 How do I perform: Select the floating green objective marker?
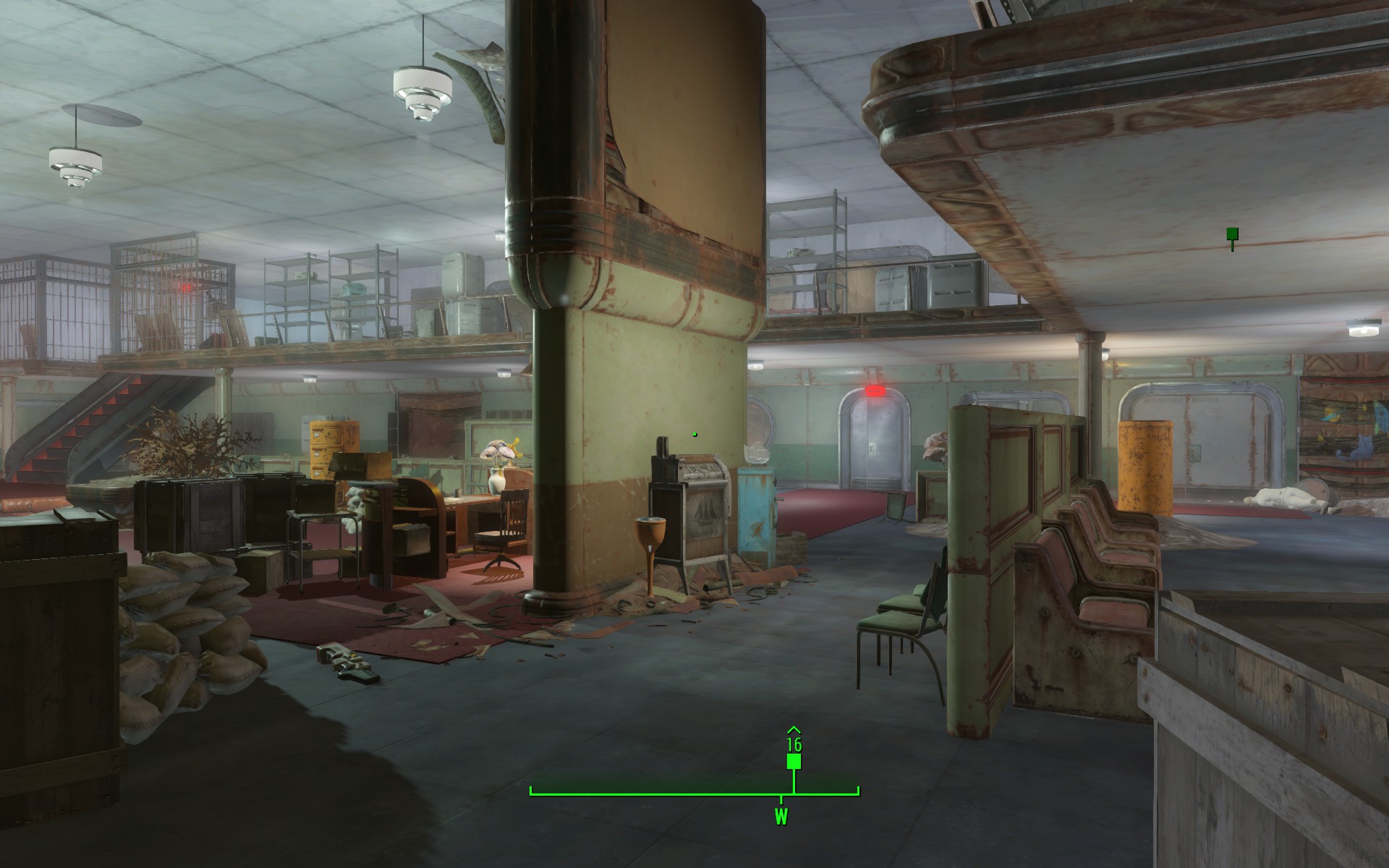[1232, 234]
